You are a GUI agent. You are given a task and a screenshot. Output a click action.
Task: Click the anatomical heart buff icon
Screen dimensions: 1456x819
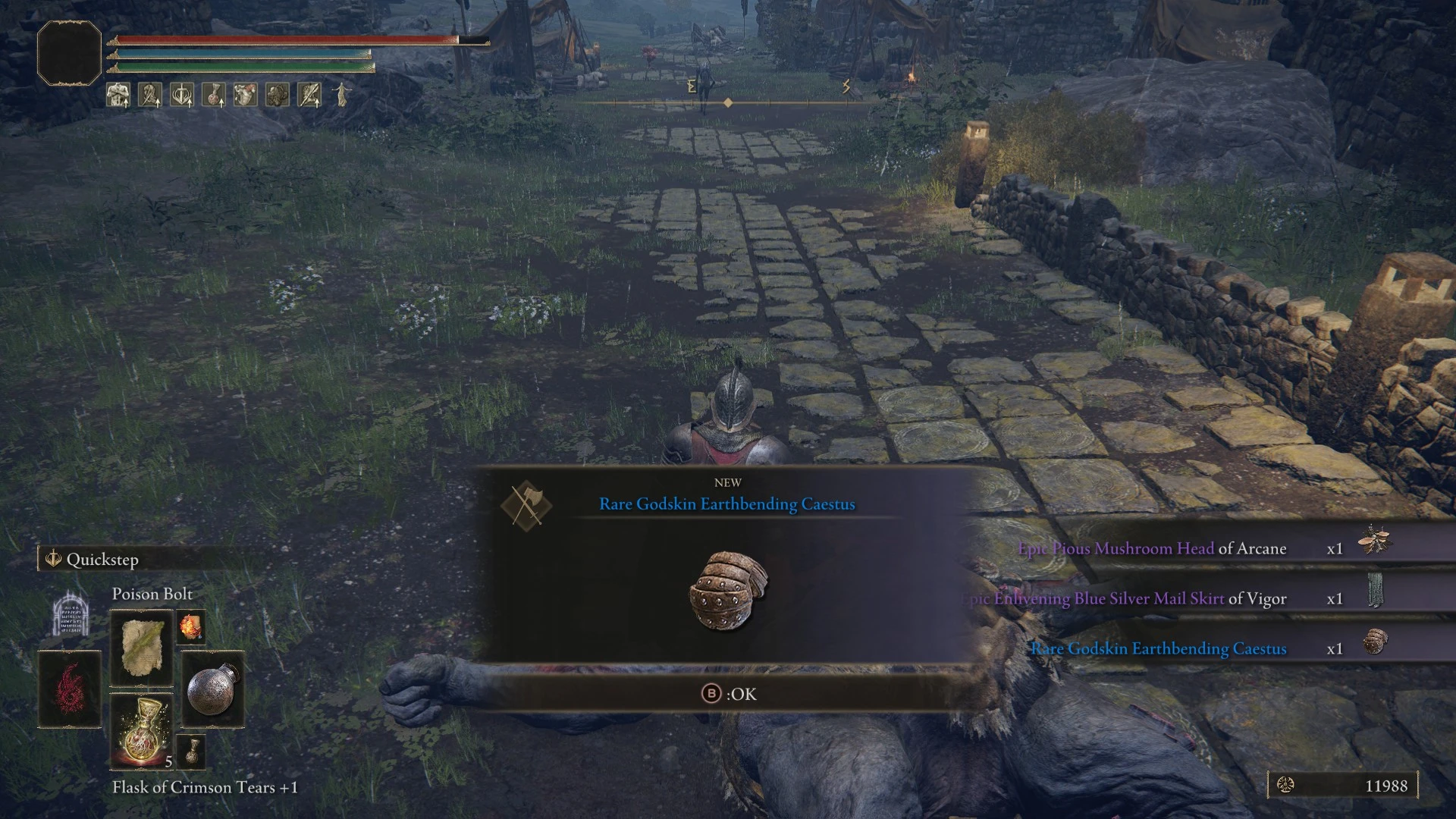[245, 95]
